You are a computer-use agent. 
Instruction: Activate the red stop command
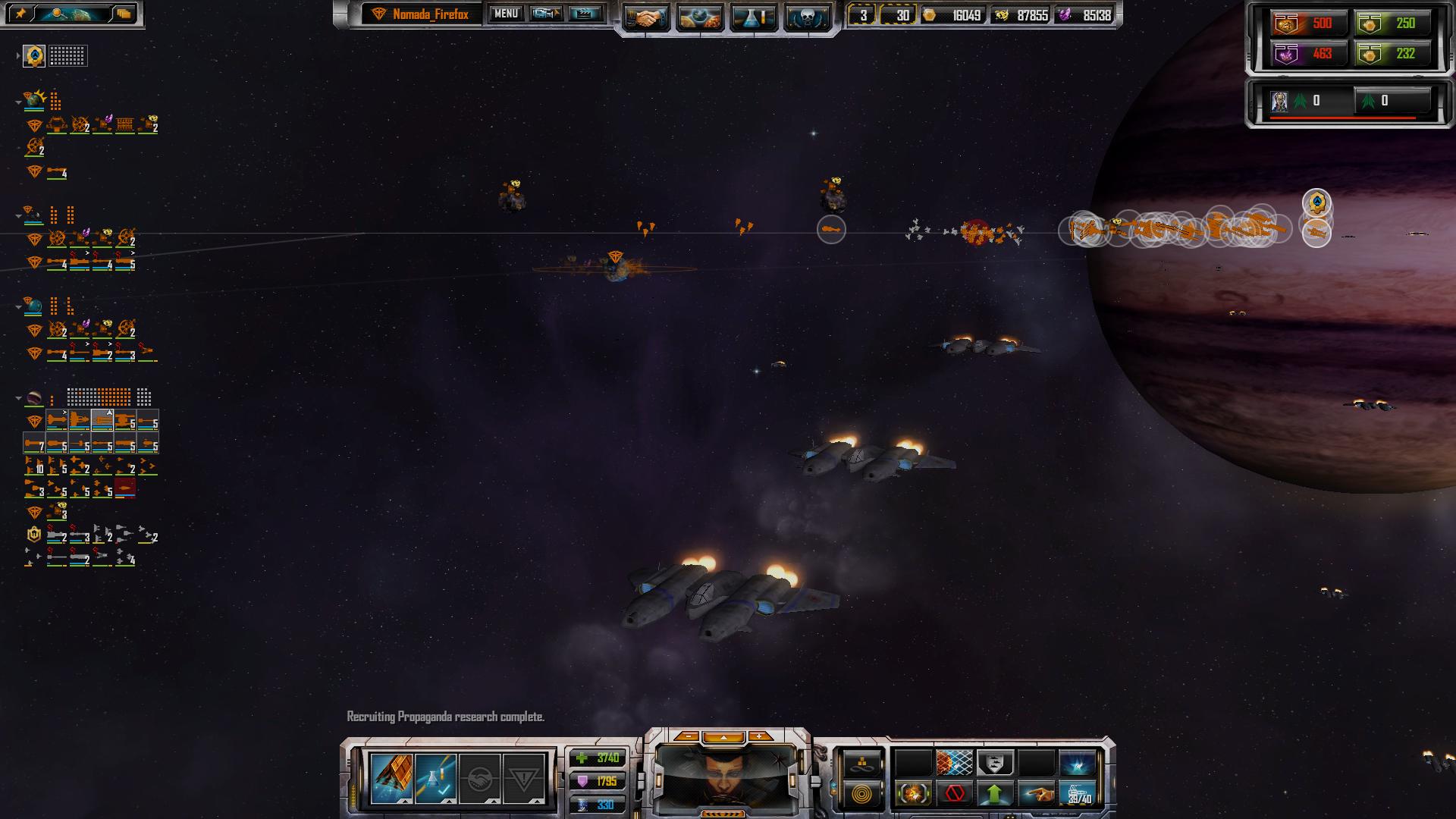(955, 794)
